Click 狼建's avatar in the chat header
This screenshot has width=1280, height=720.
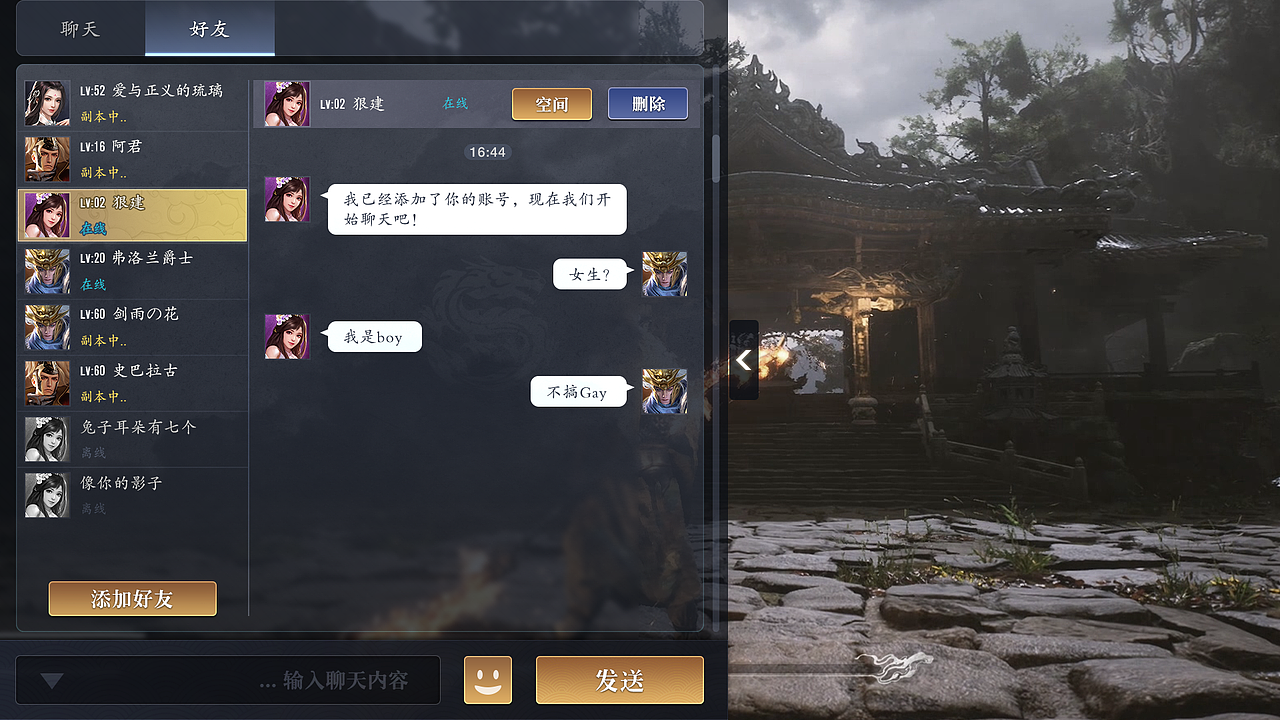point(287,103)
